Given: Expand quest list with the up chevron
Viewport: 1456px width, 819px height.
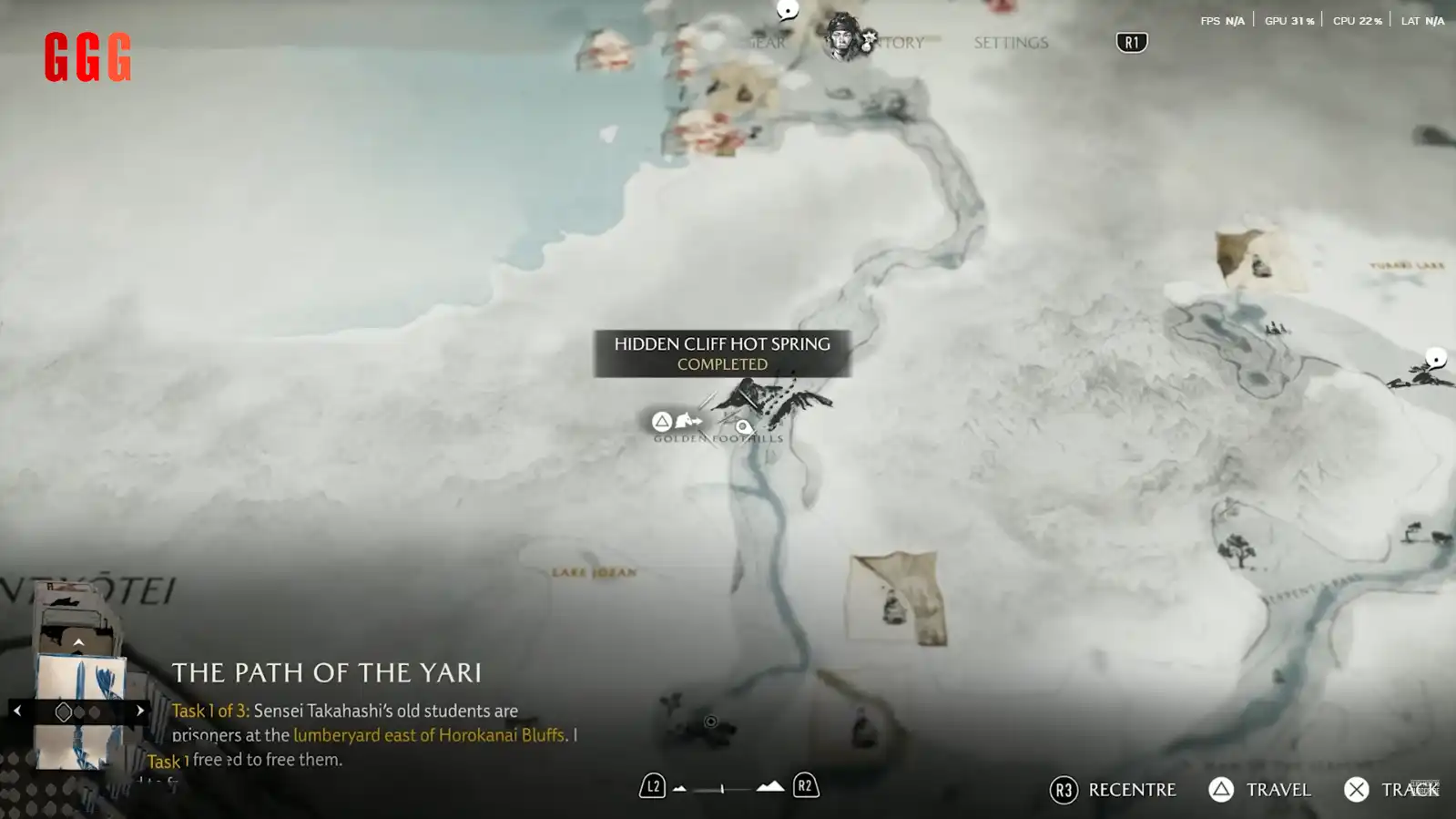Looking at the screenshot, I should (78, 643).
